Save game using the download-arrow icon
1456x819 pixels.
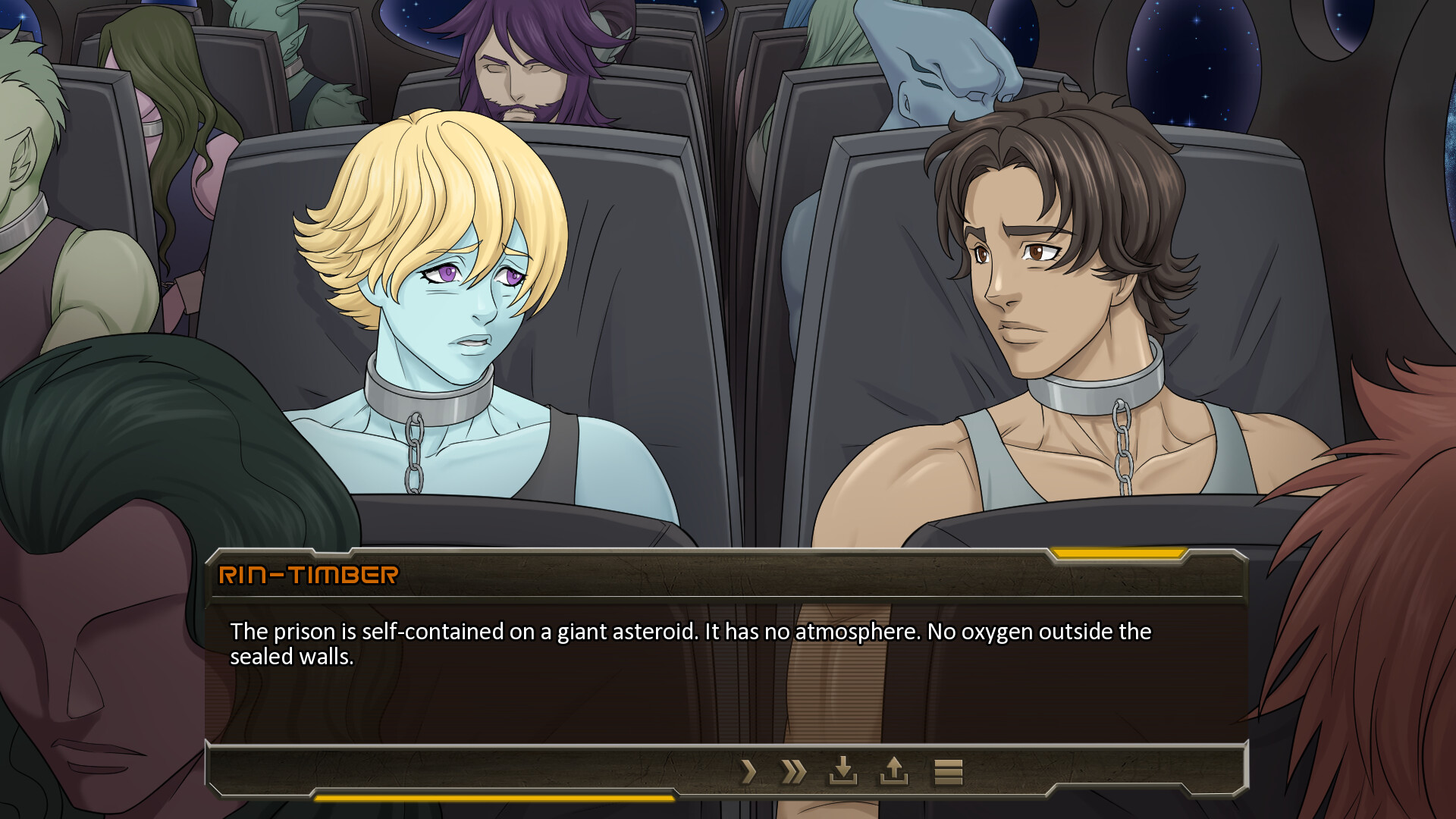[843, 771]
